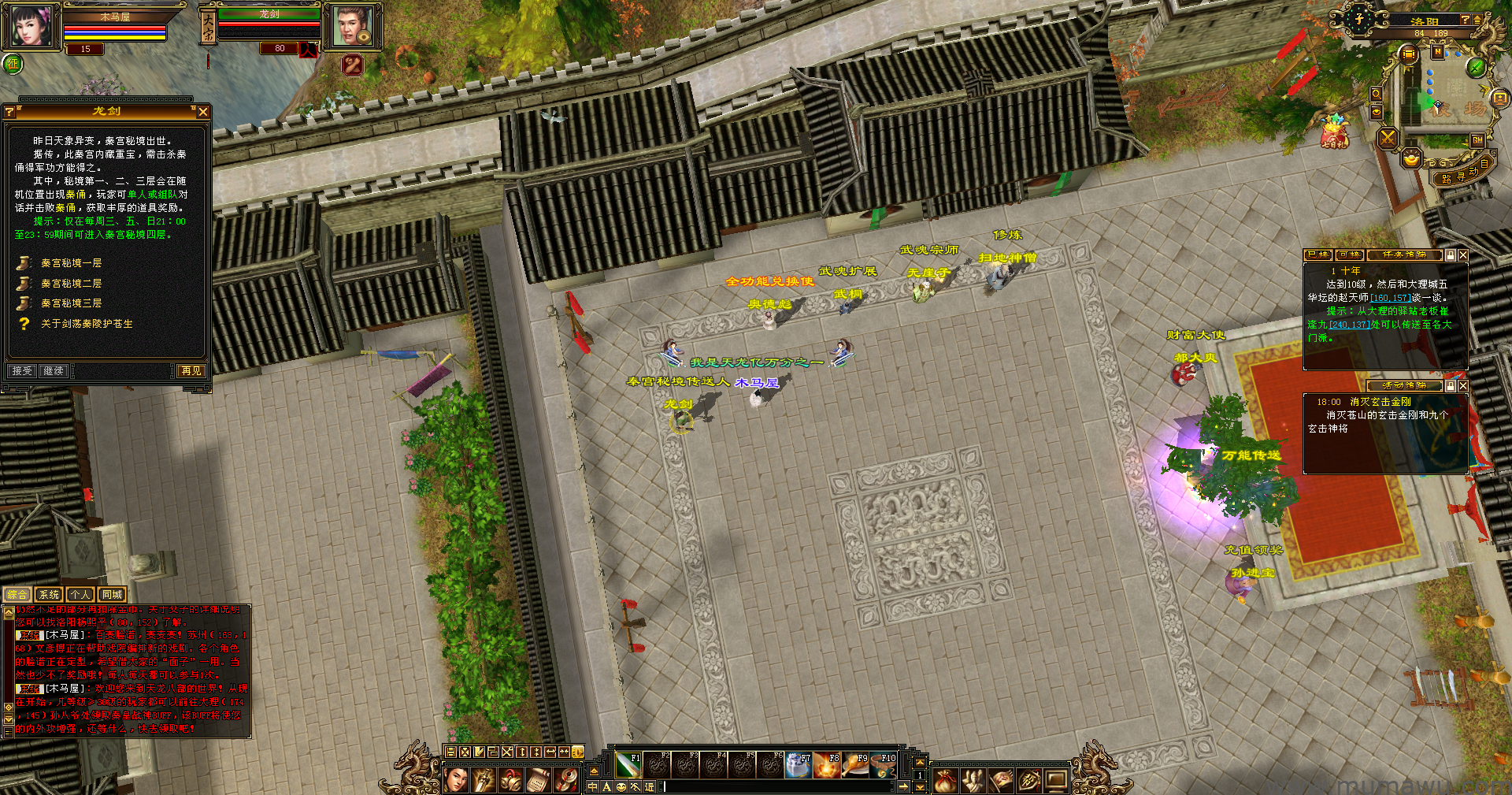Switch to the 系统 chat tab

[49, 595]
